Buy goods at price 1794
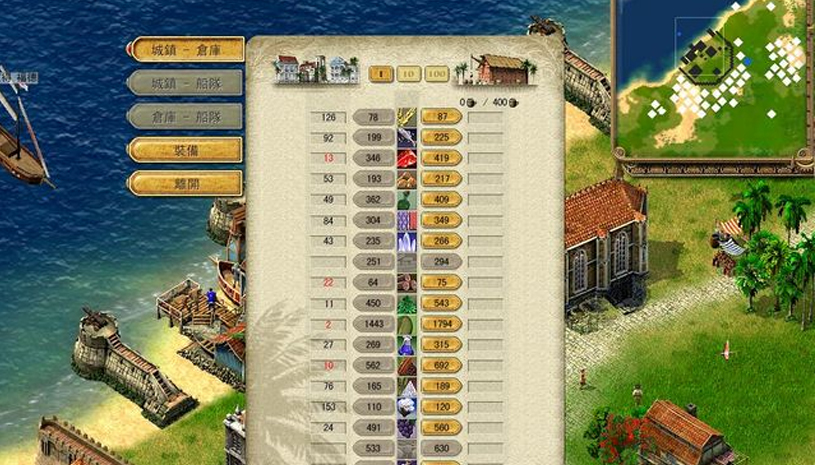Screen dimensions: 815x465 tap(441, 324)
